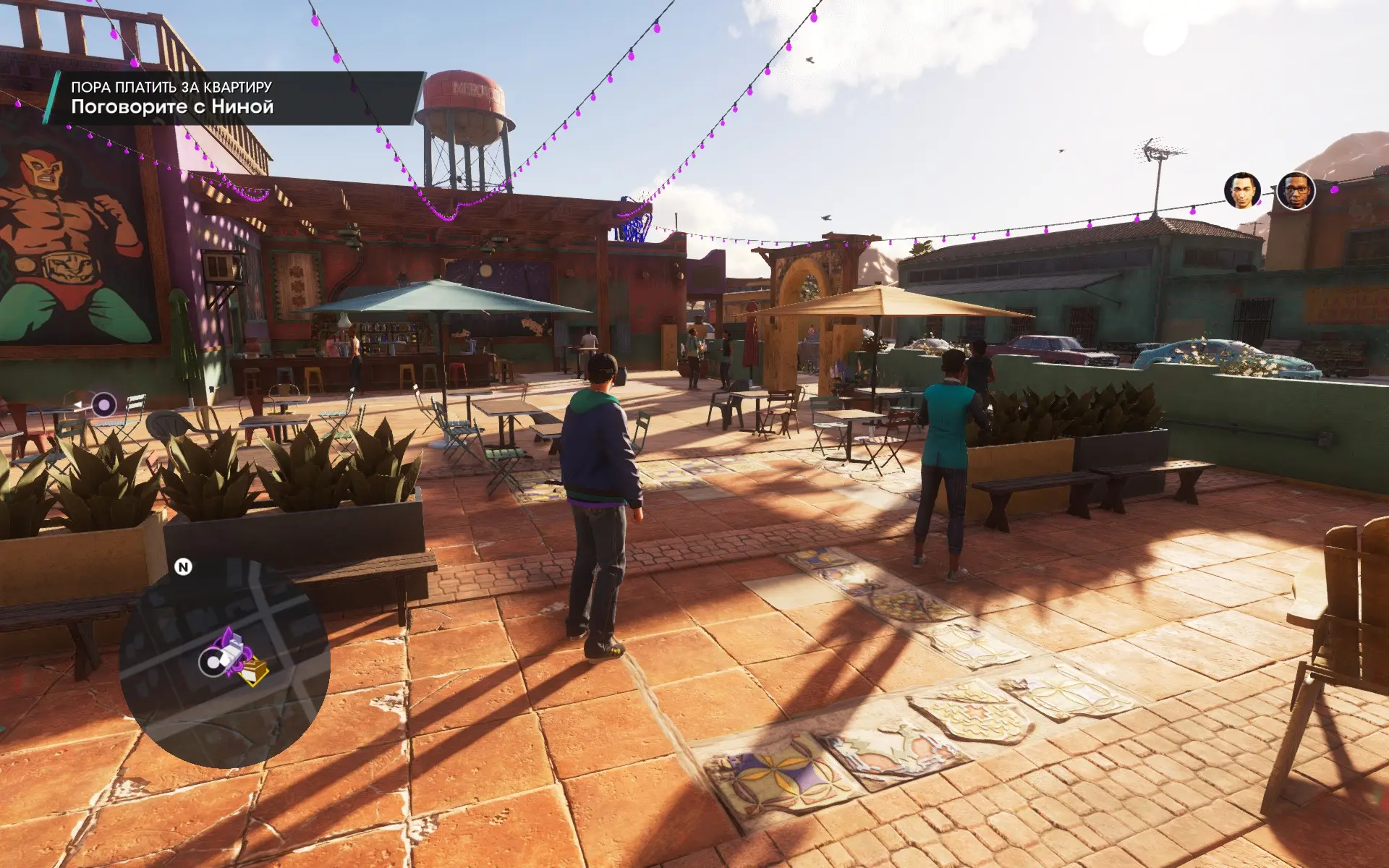Click the waypoint marker beside the tables

(x=103, y=405)
